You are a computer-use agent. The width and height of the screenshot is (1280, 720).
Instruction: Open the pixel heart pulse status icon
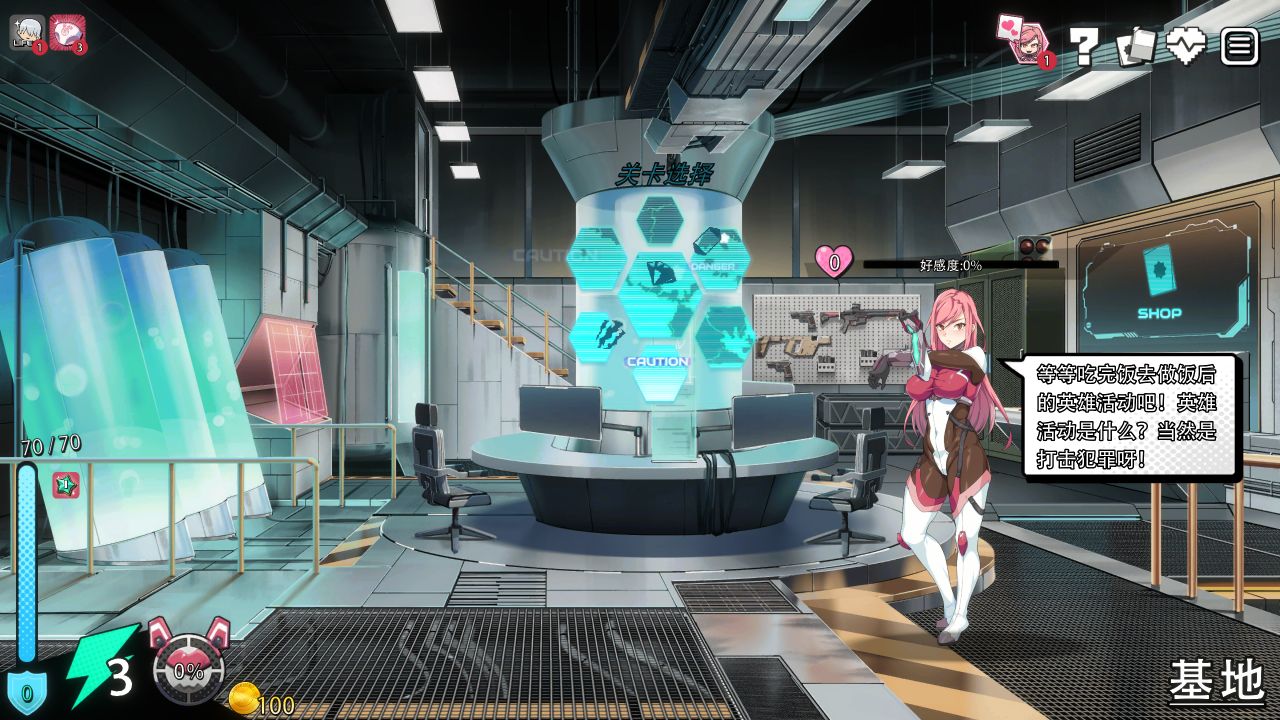1187,46
